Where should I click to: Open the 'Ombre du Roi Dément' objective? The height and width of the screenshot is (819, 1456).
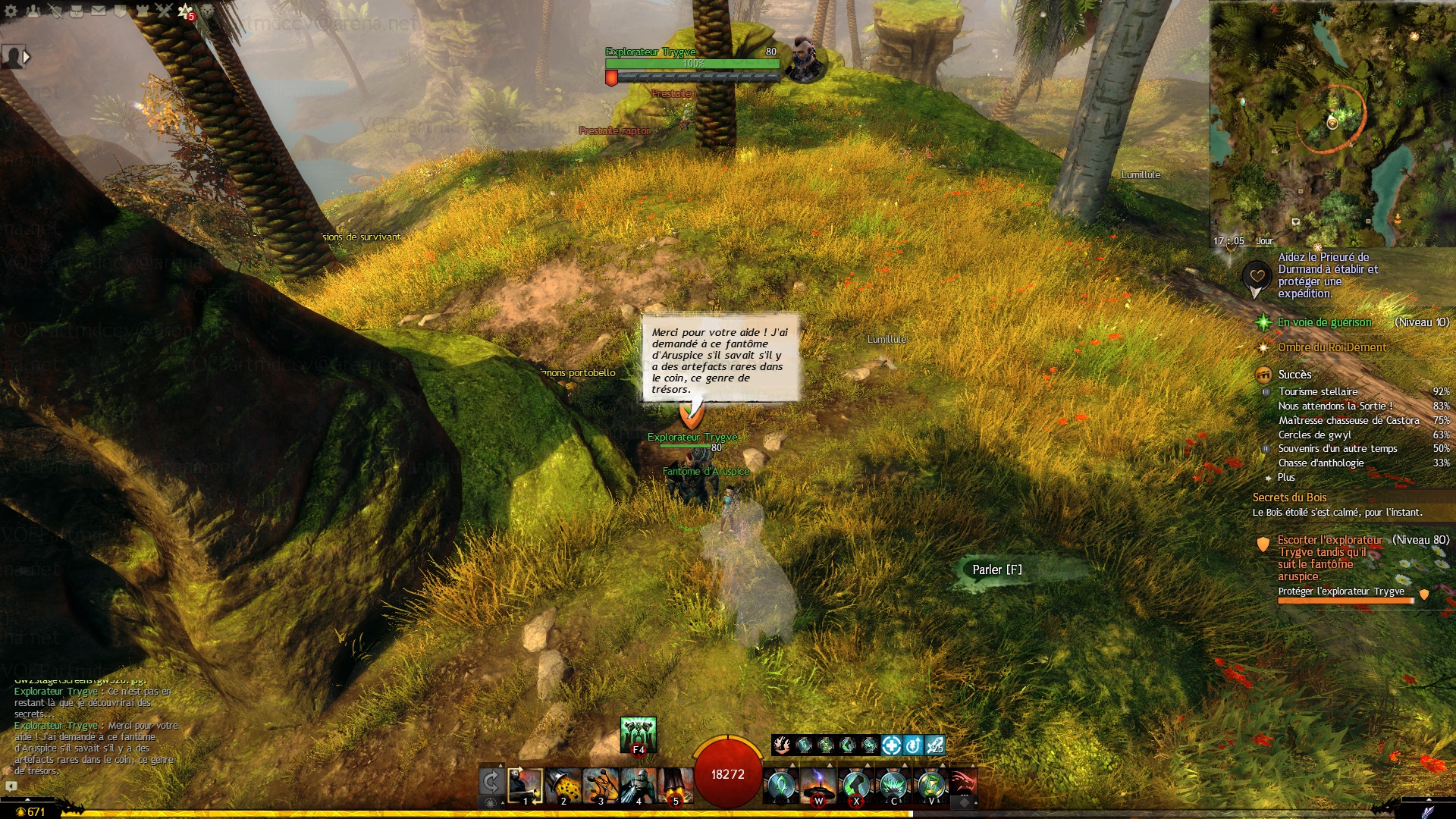[x=1332, y=347]
